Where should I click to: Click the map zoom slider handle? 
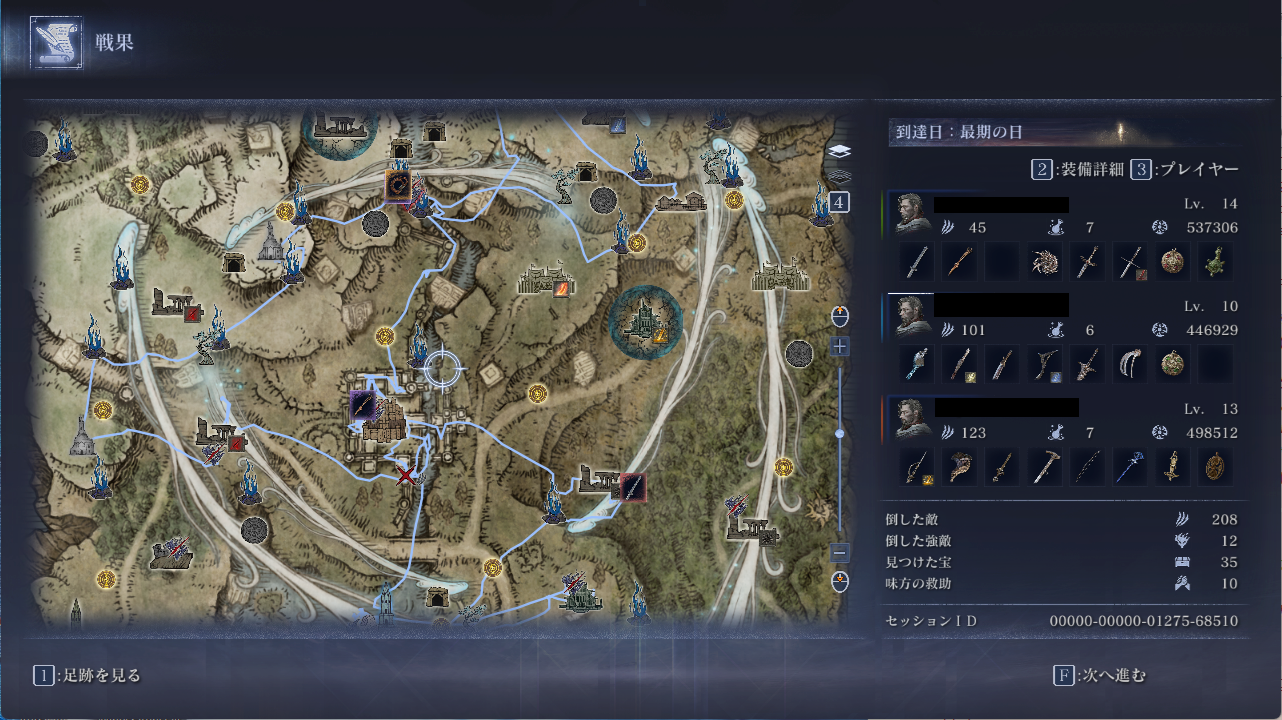point(840,433)
